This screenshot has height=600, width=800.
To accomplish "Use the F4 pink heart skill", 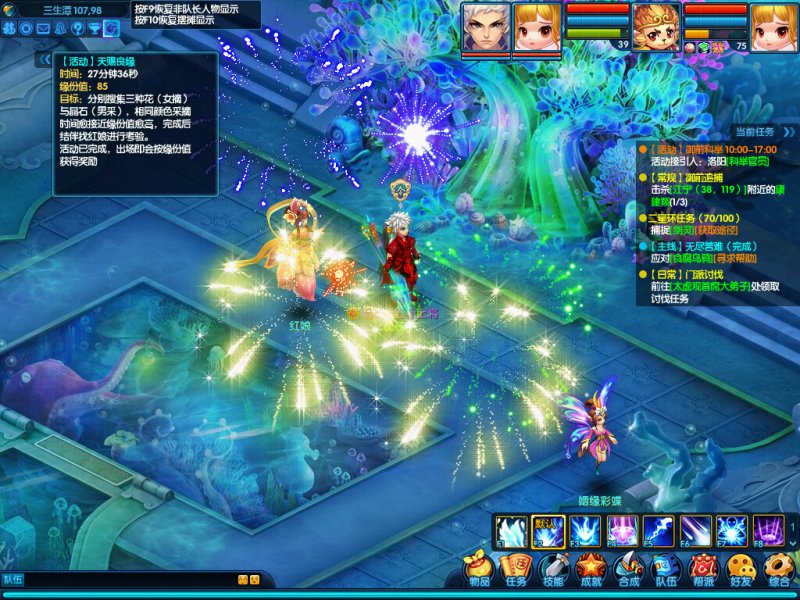I will (x=622, y=529).
